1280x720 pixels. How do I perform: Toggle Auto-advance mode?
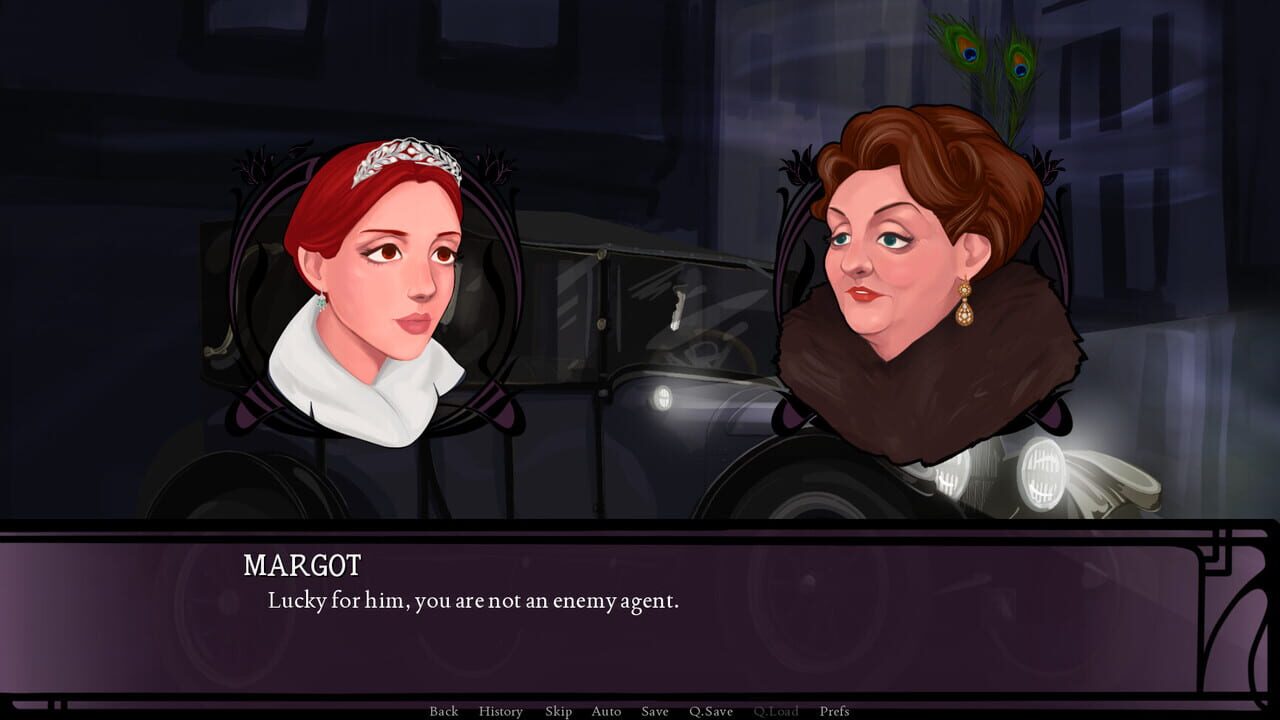[605, 711]
